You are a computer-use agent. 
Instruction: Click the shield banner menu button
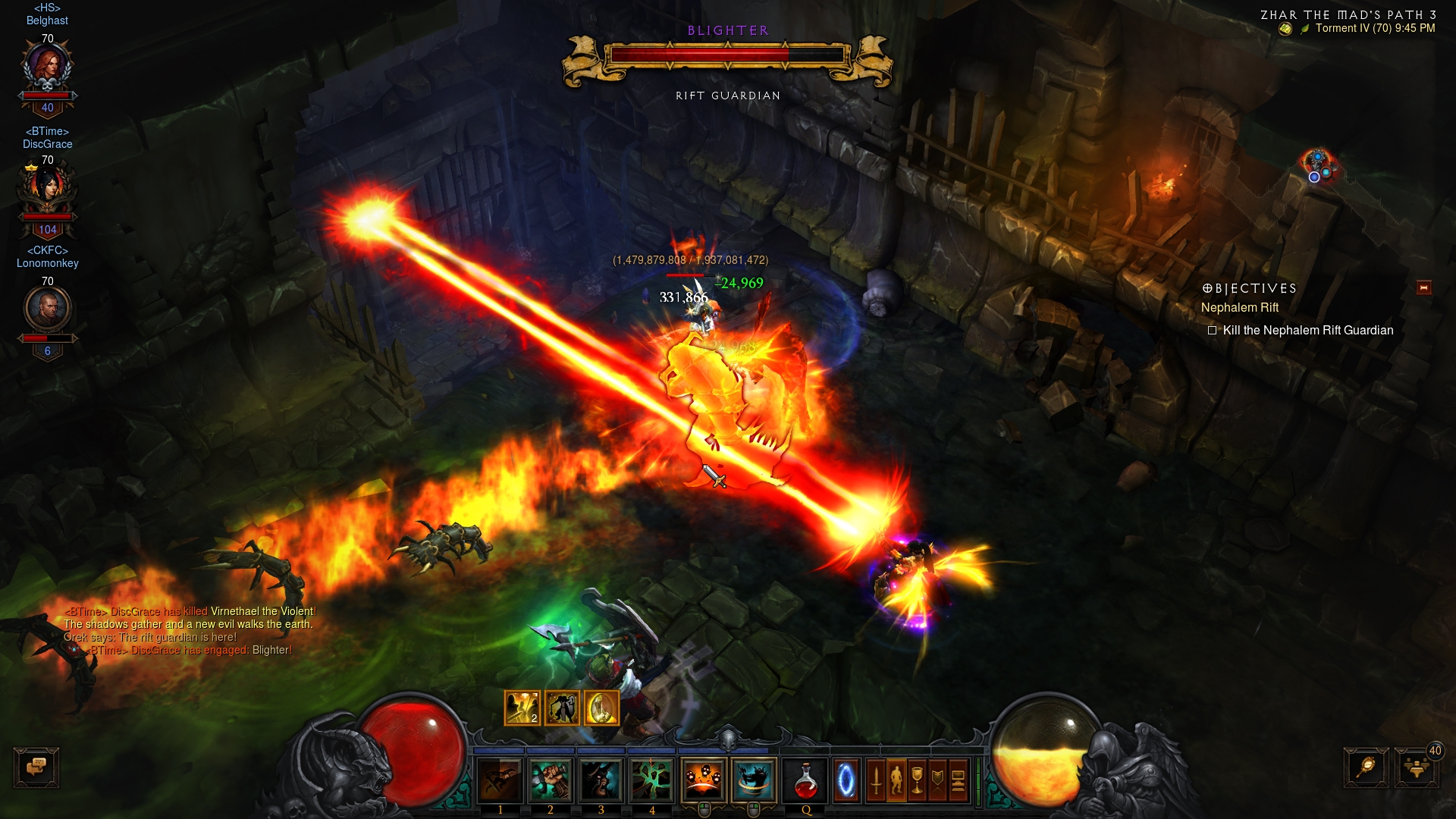point(937,780)
